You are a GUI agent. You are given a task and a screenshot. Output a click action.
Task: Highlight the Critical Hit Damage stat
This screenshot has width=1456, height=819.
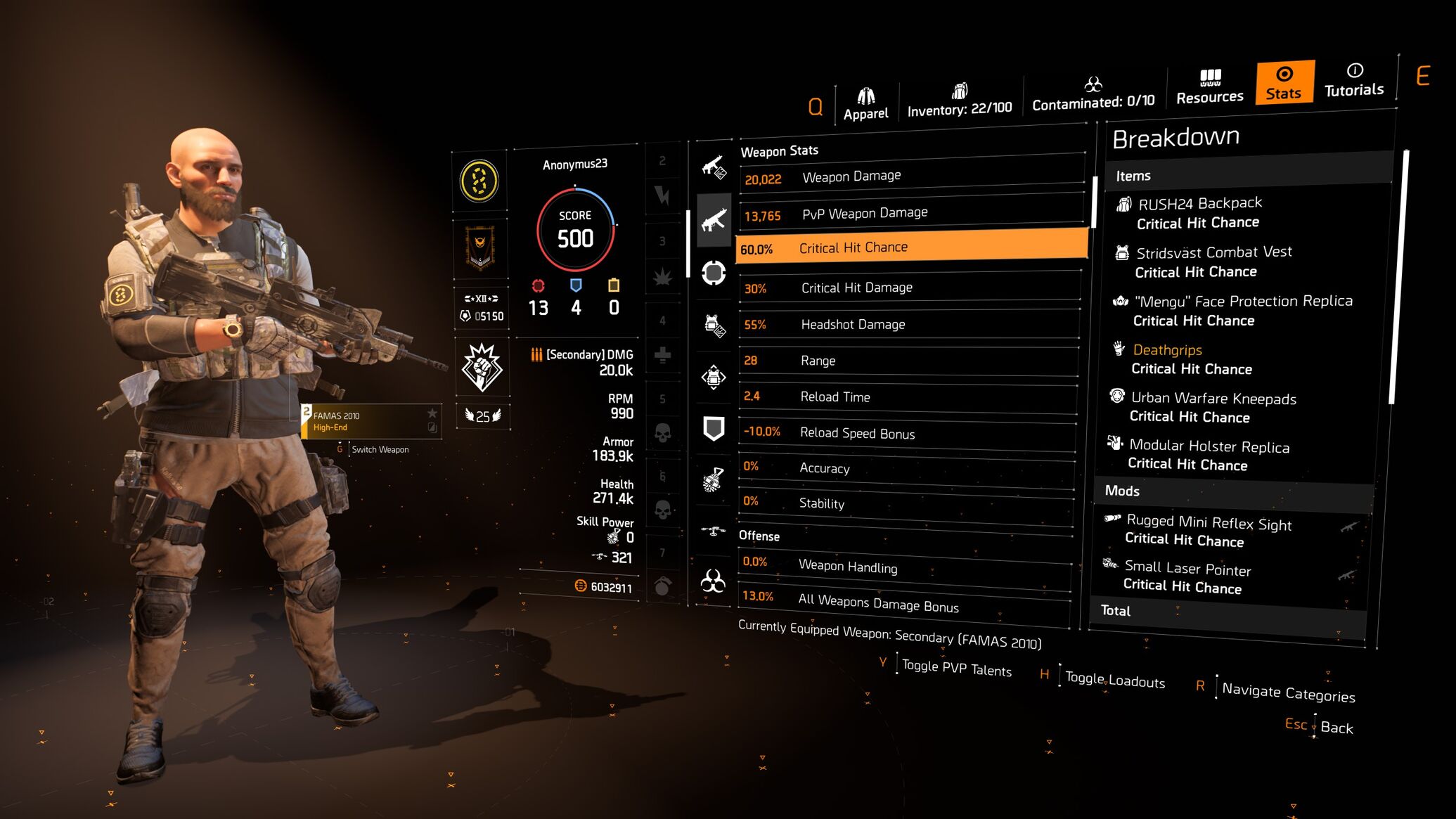[x=910, y=288]
